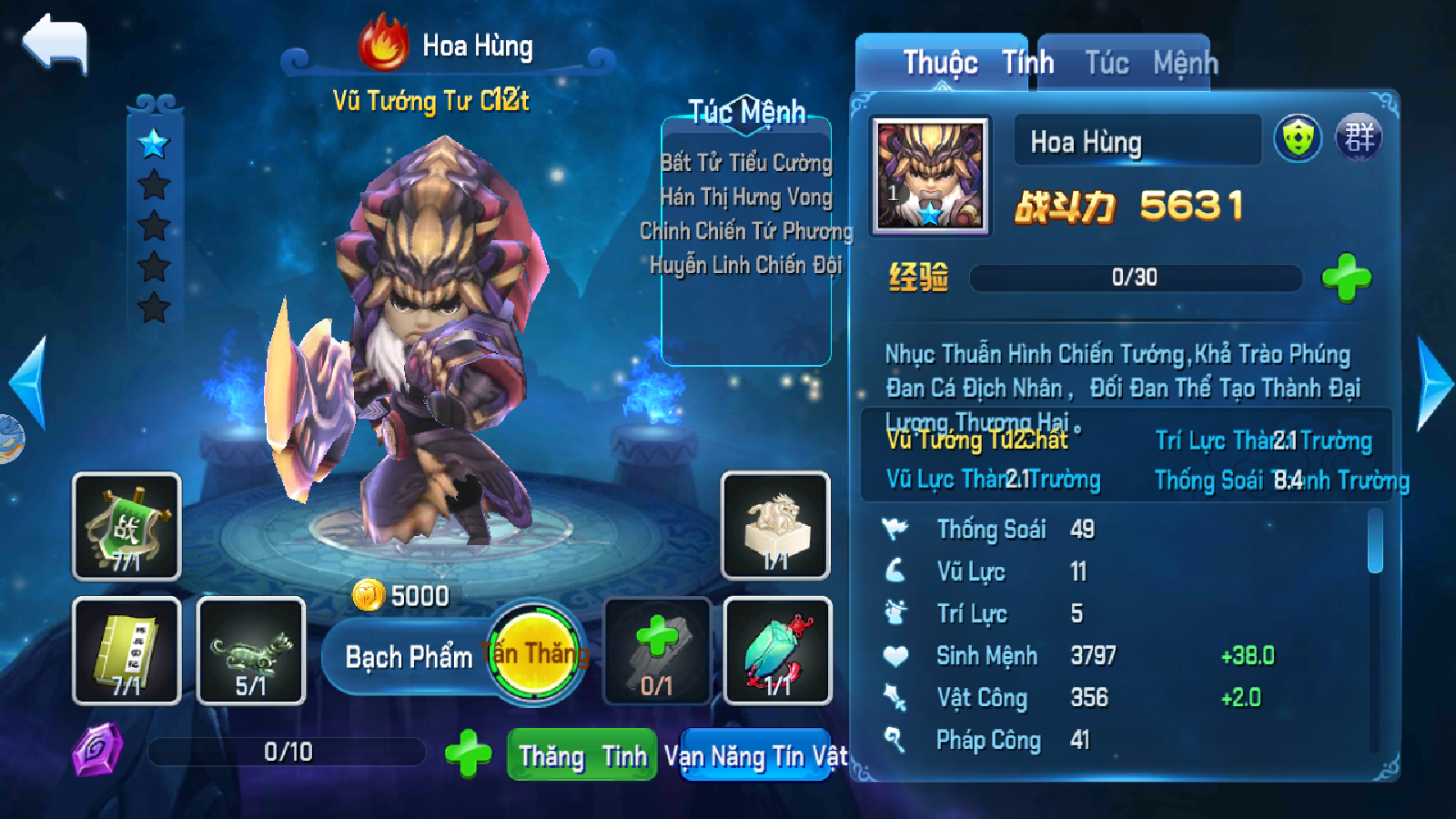Show the next hero with right arrow
The width and height of the screenshot is (1456, 819).
[1435, 384]
